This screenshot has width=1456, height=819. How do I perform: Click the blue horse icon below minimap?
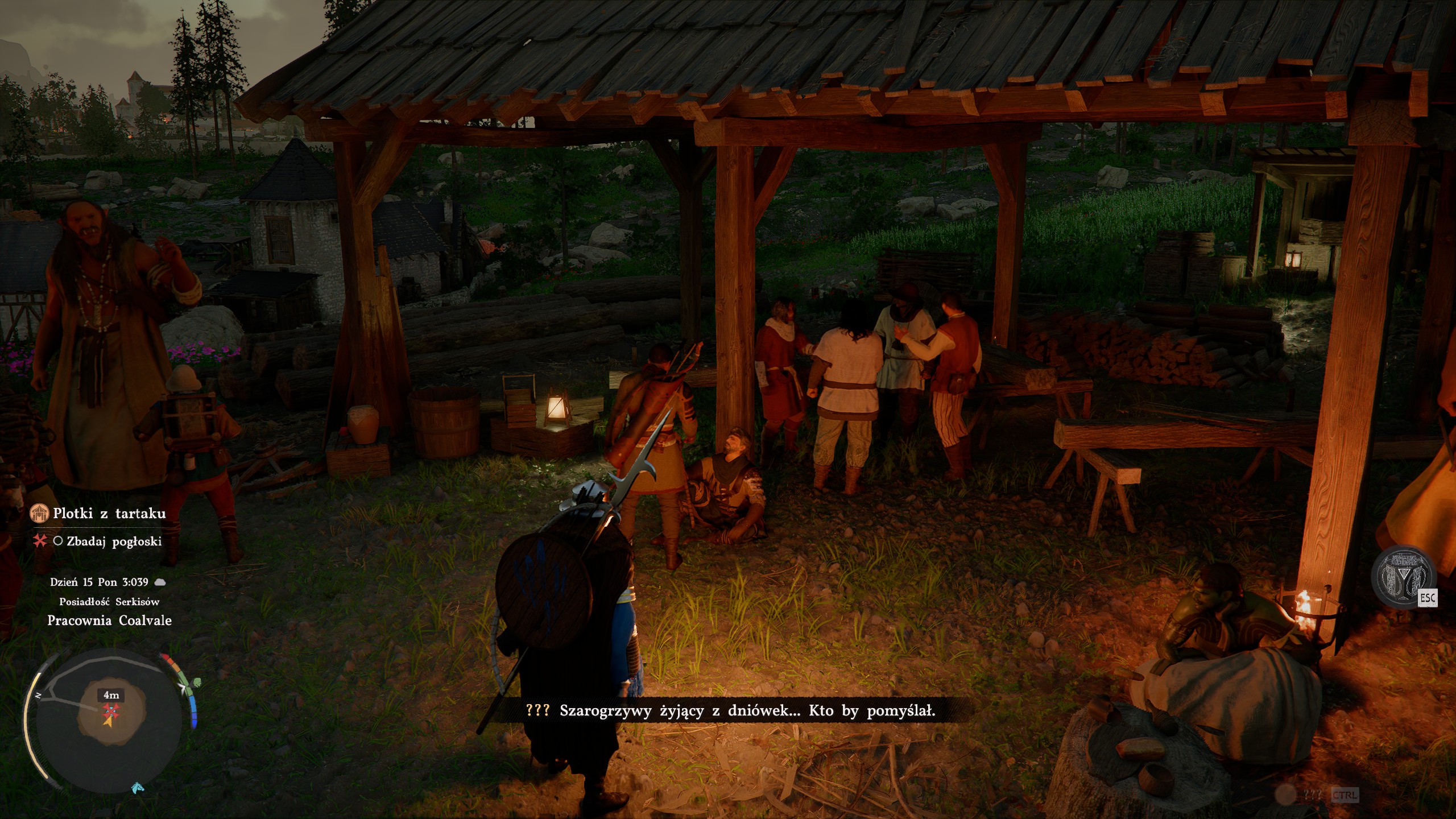pyautogui.click(x=138, y=788)
